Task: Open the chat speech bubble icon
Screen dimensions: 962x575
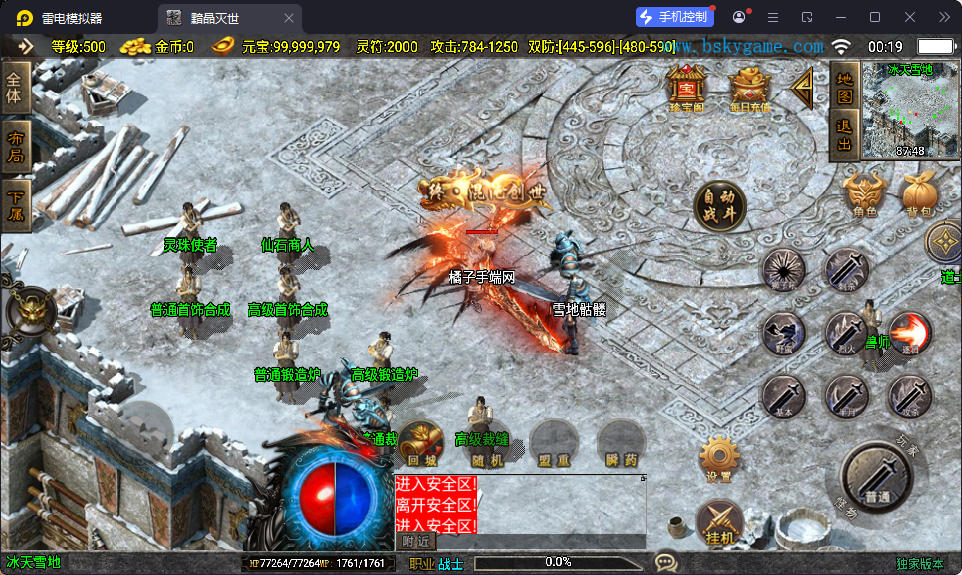Action: tap(665, 562)
